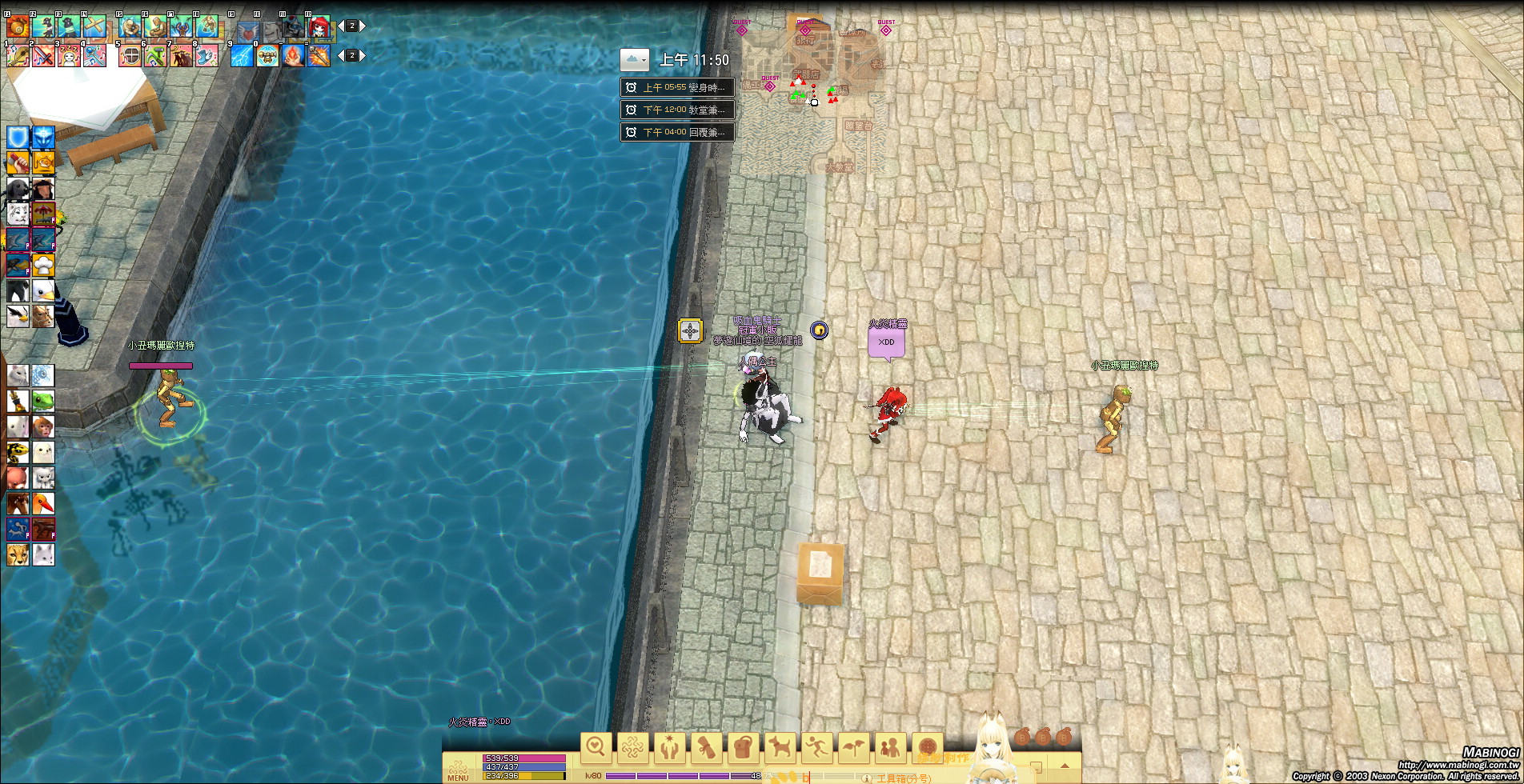Select the lute music skill slot
This screenshot has height=784, width=1524.
point(18,56)
